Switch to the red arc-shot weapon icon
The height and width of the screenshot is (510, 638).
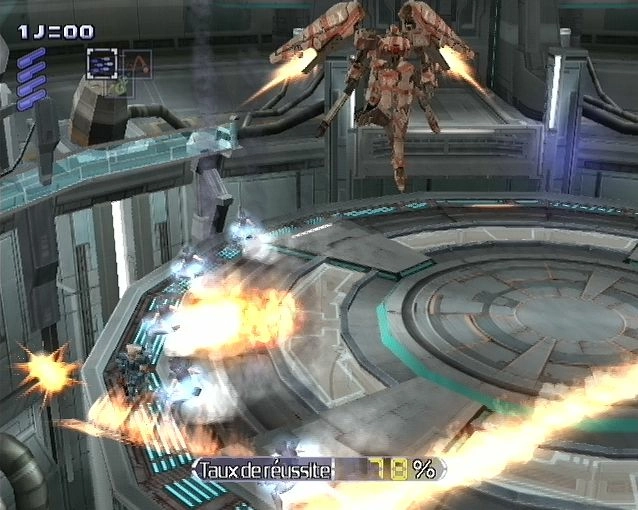tap(136, 64)
